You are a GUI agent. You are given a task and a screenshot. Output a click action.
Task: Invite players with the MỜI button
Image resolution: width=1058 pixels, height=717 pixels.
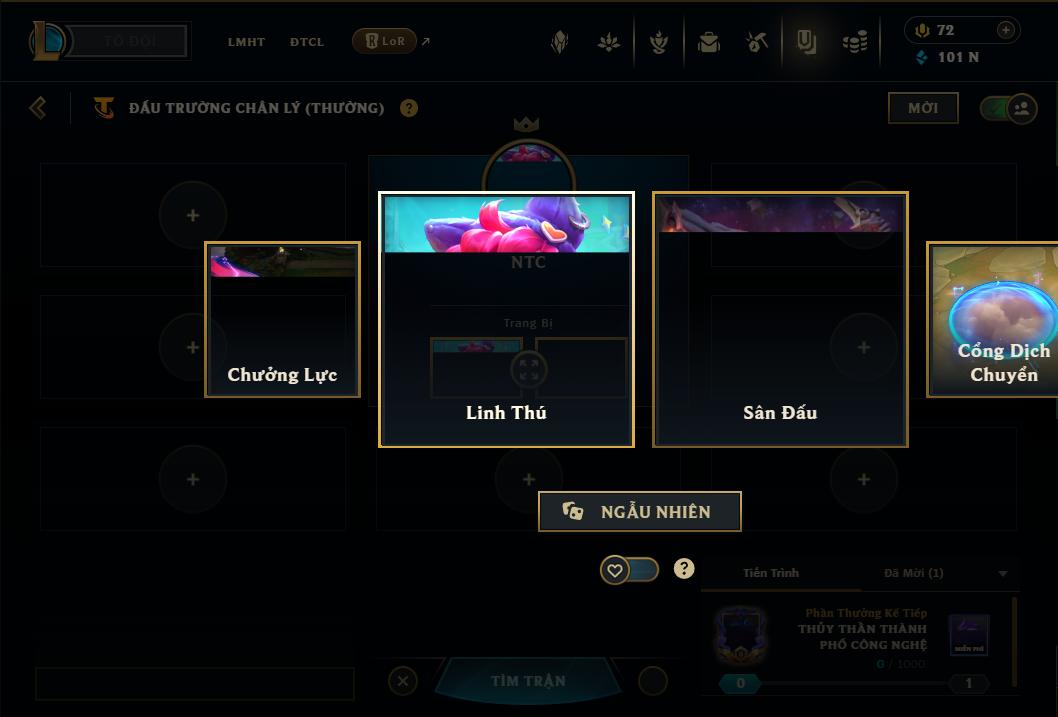pyautogui.click(x=923, y=108)
